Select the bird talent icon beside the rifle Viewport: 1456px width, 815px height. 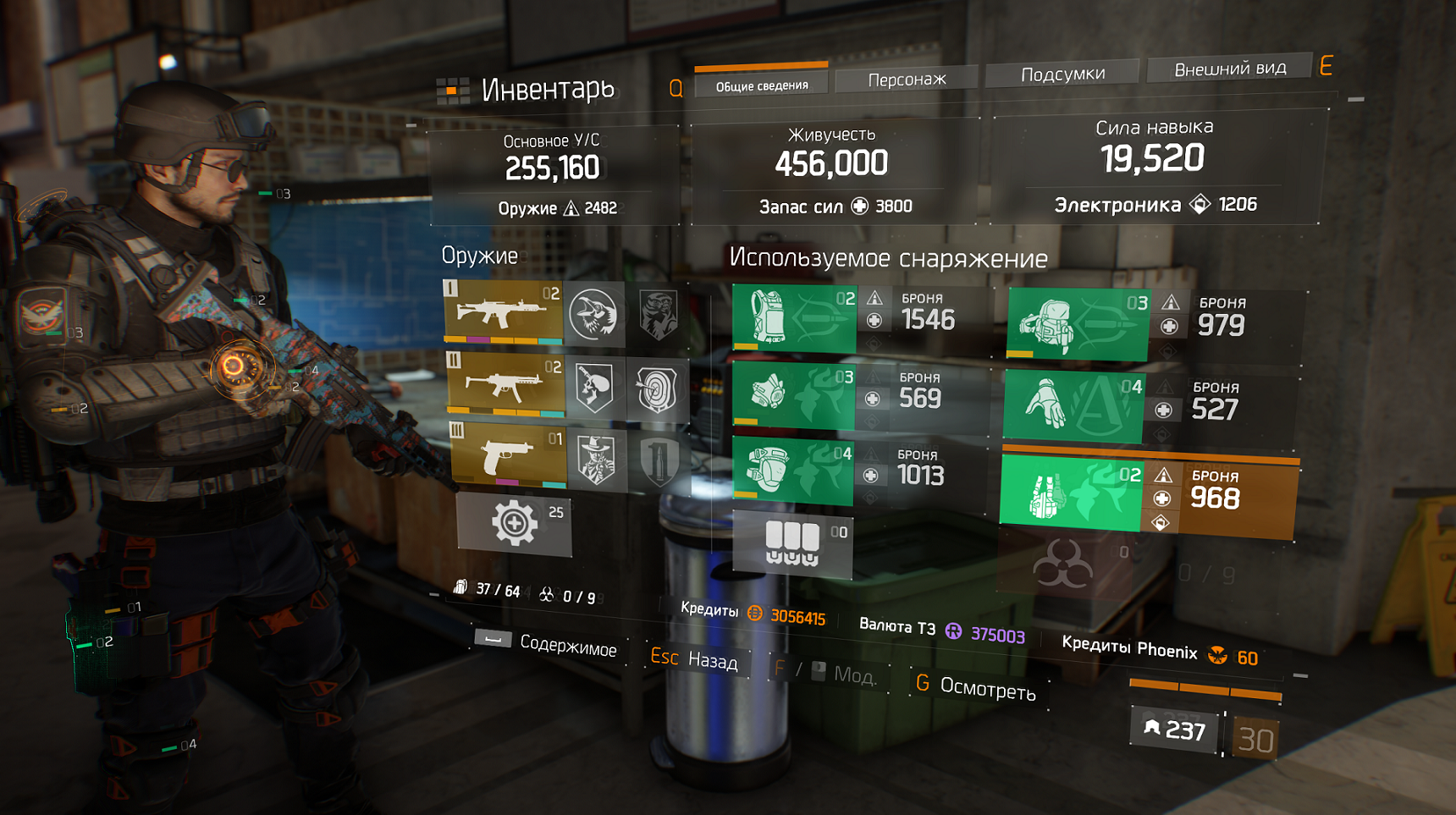[x=593, y=315]
